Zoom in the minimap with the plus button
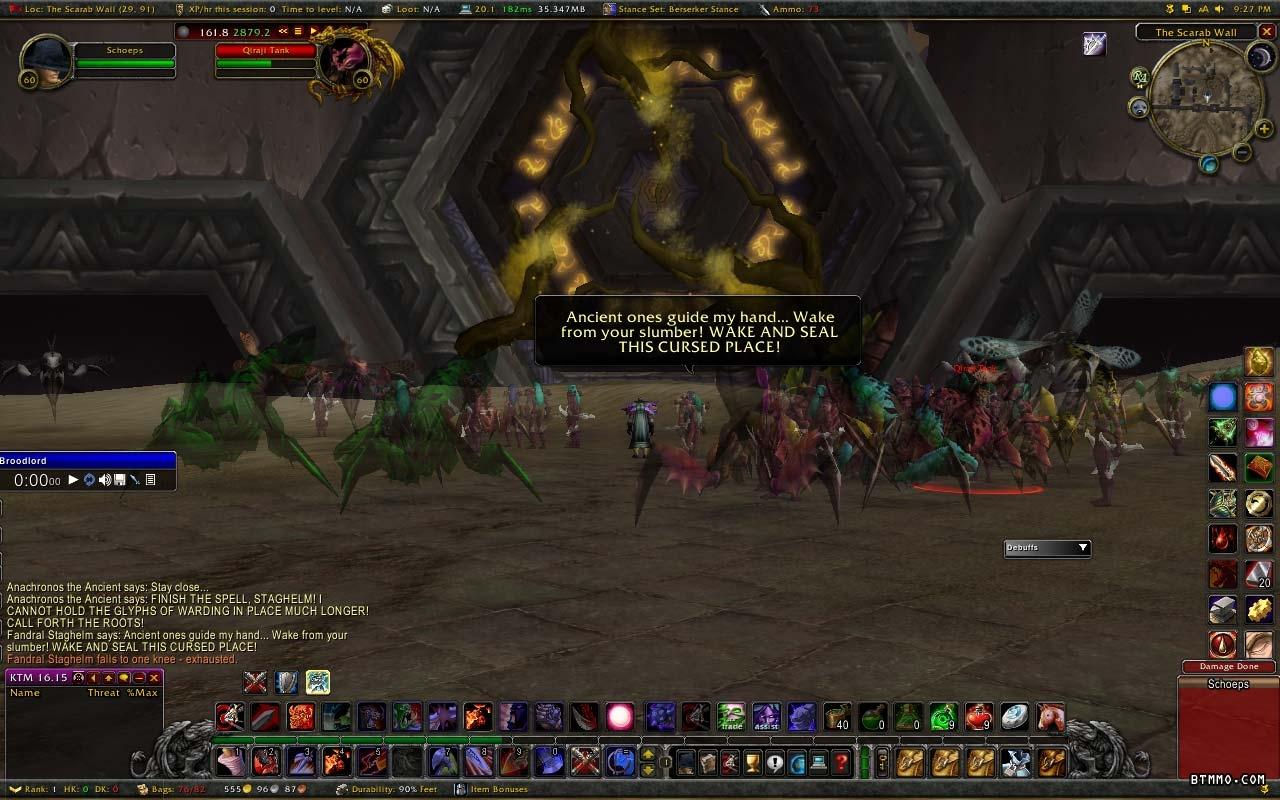The width and height of the screenshot is (1280, 800). tap(1264, 129)
